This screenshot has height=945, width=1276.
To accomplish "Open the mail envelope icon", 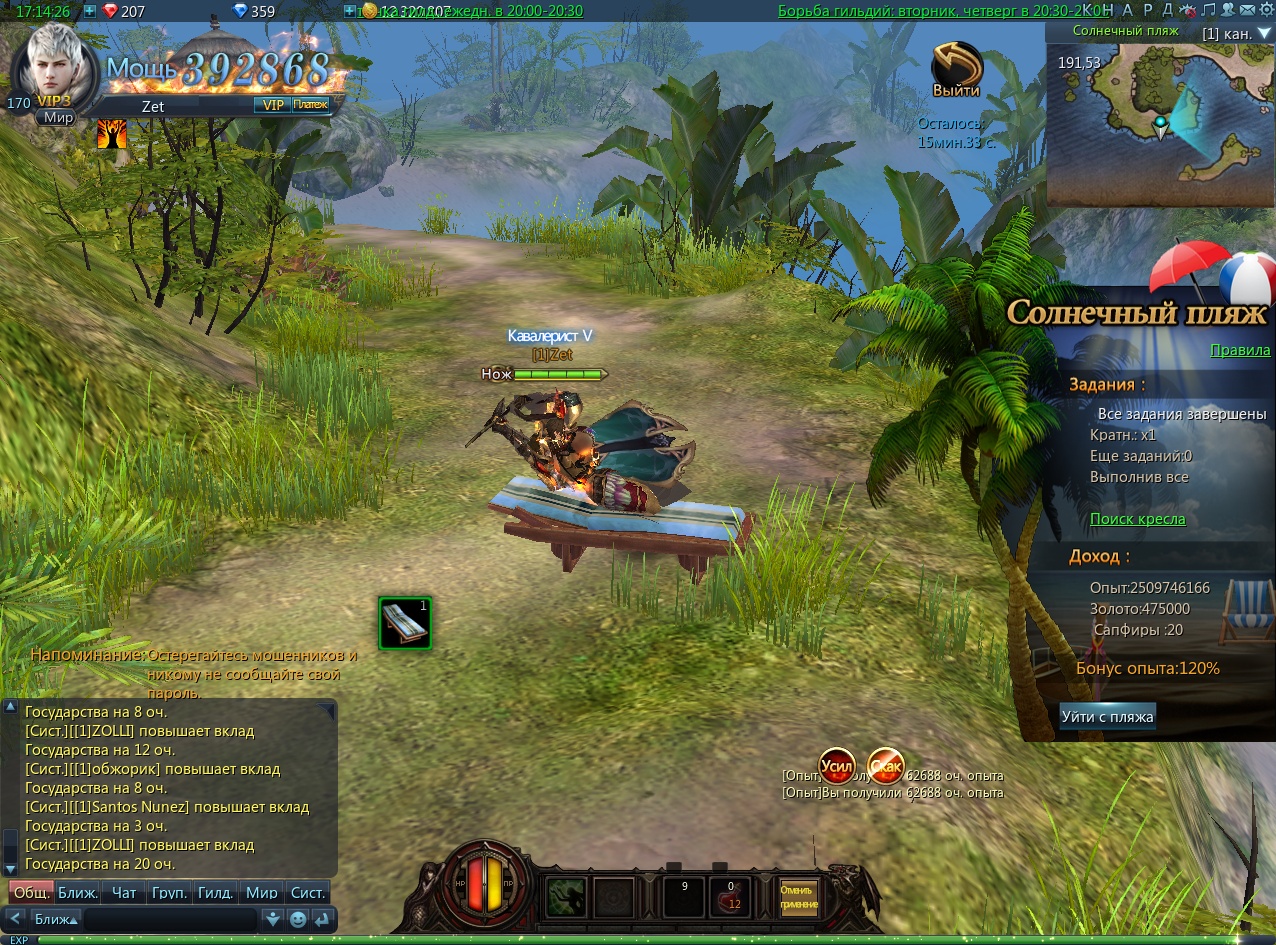I will click(1246, 10).
